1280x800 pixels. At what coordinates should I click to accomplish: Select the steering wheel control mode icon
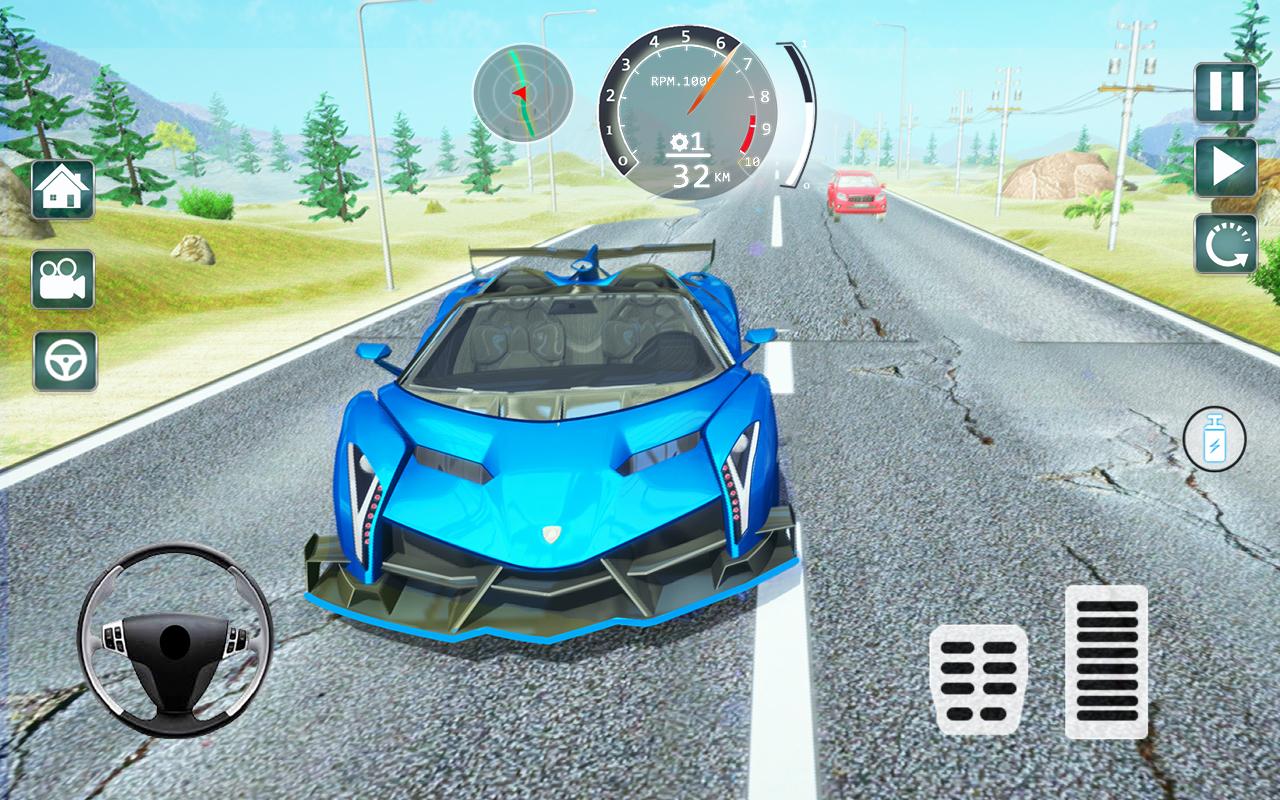click(x=62, y=360)
